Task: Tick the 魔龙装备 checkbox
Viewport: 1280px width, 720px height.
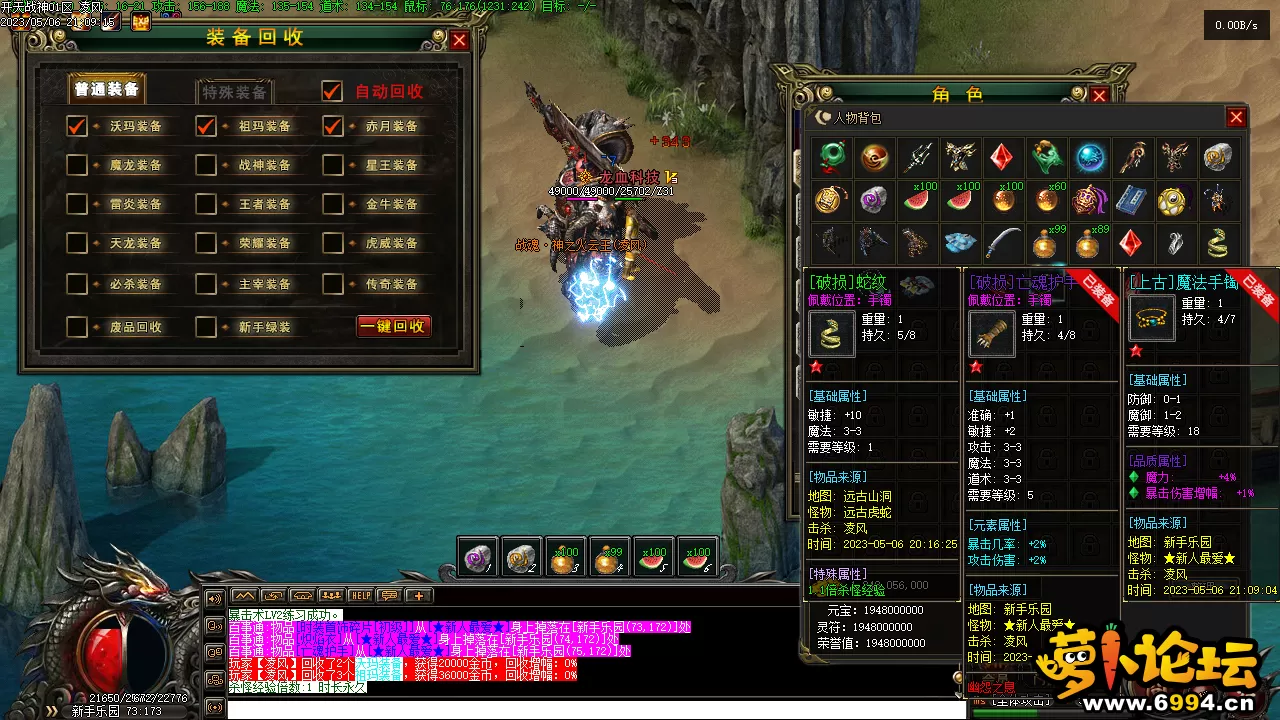Action: click(77, 165)
